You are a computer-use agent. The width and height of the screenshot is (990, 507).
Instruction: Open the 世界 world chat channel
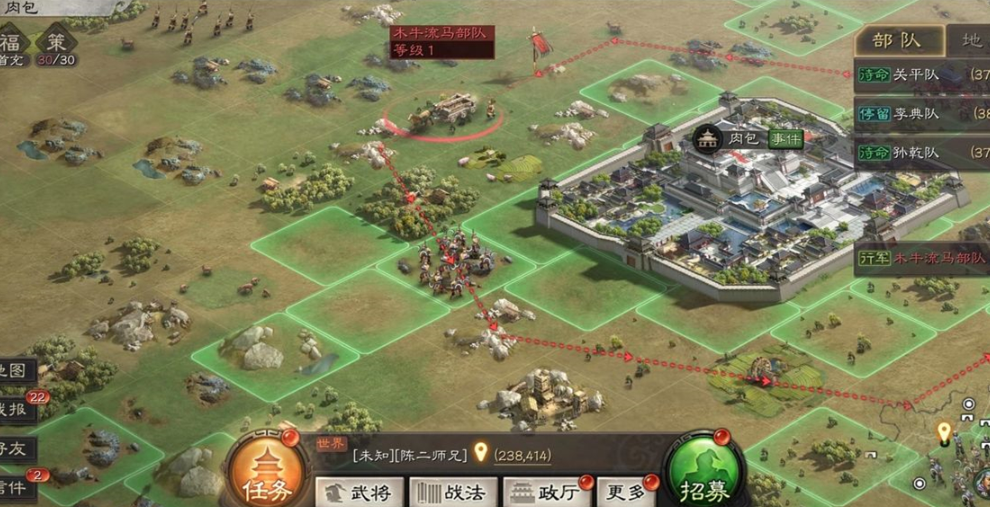[330, 443]
